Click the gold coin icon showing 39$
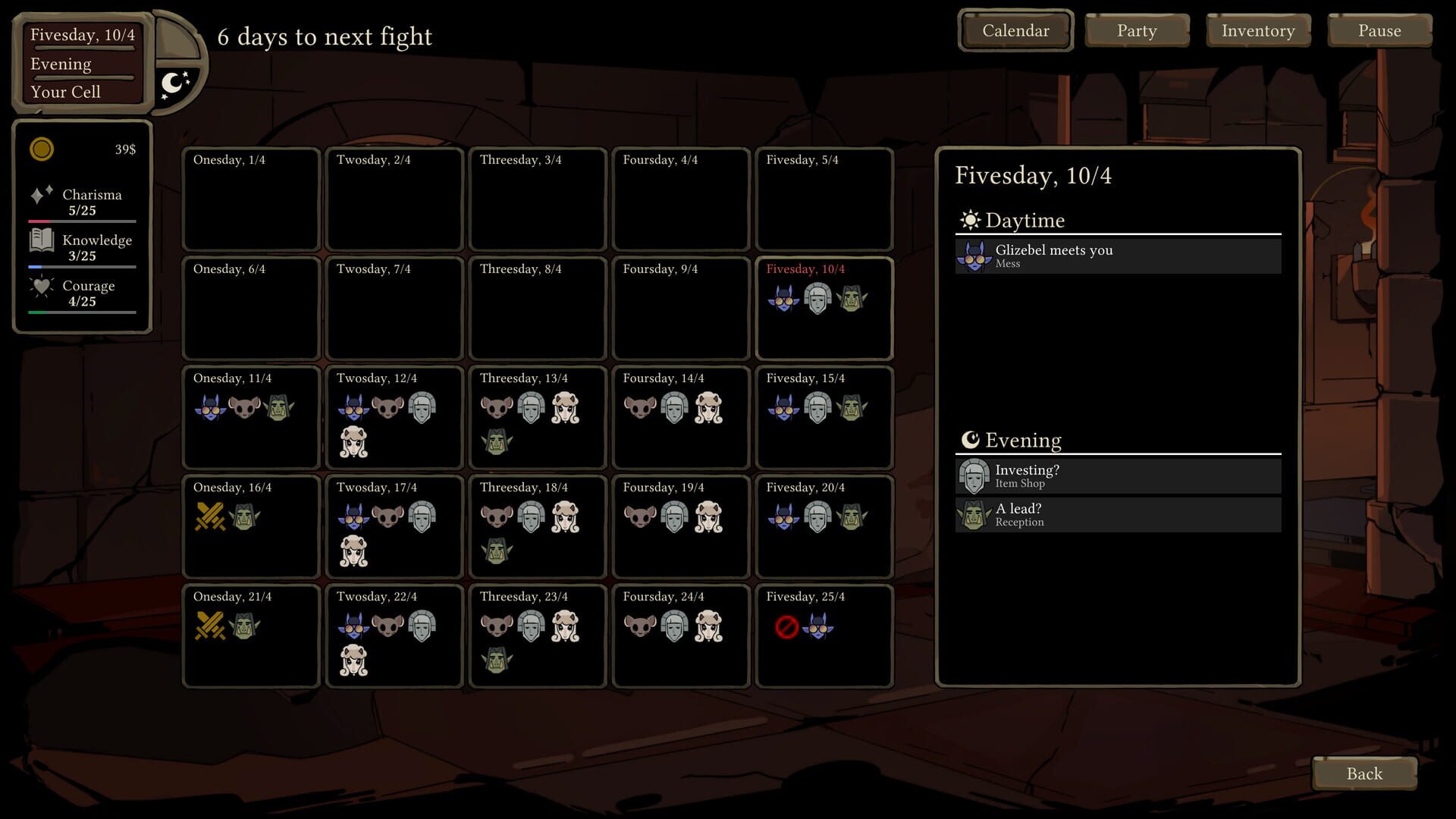The image size is (1456, 819). point(42,149)
